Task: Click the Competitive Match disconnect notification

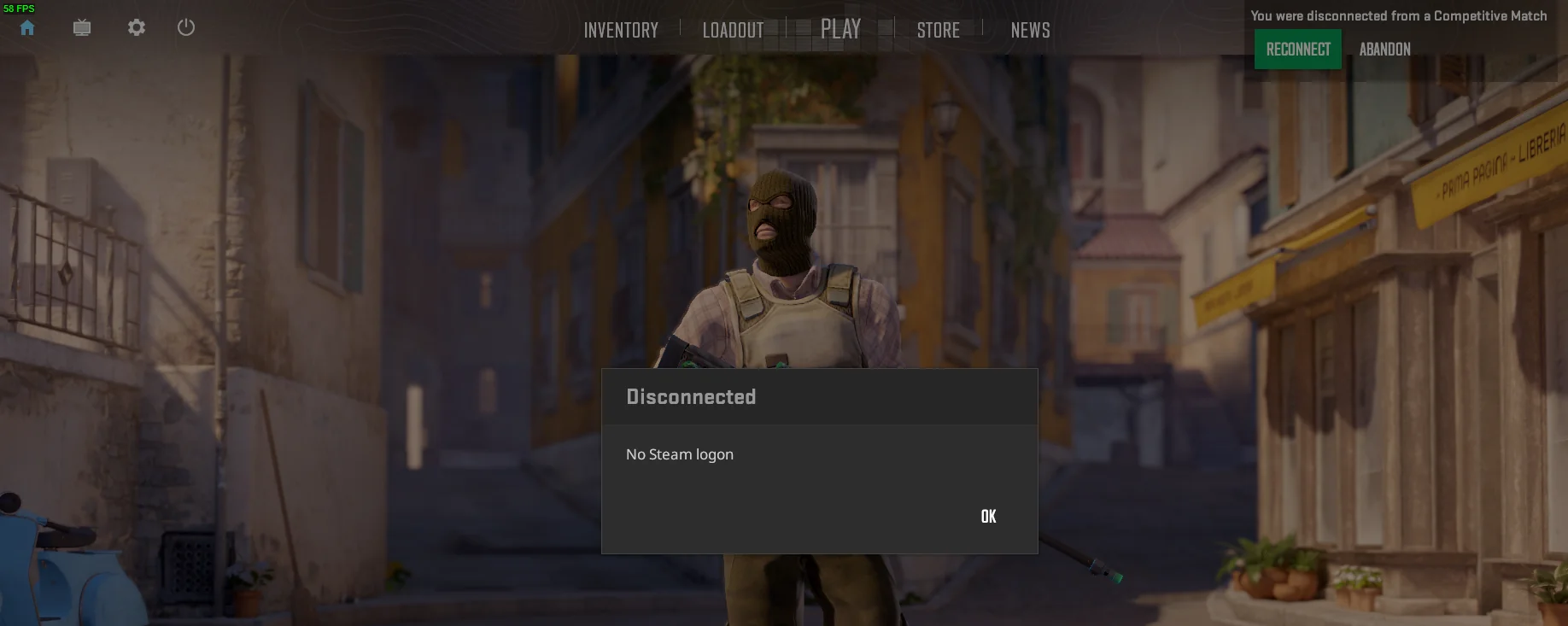Action: [1398, 15]
